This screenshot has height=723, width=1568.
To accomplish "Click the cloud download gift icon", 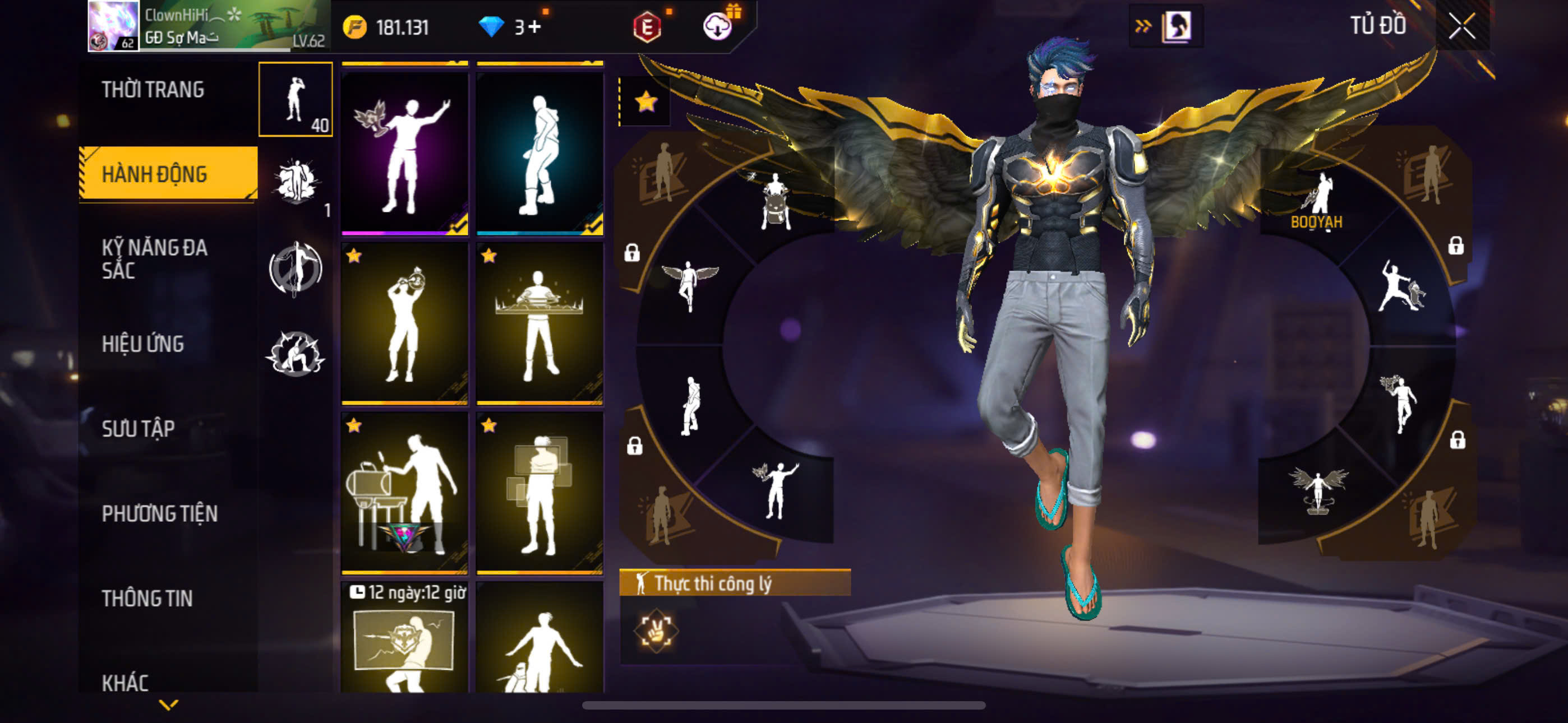I will tap(718, 26).
